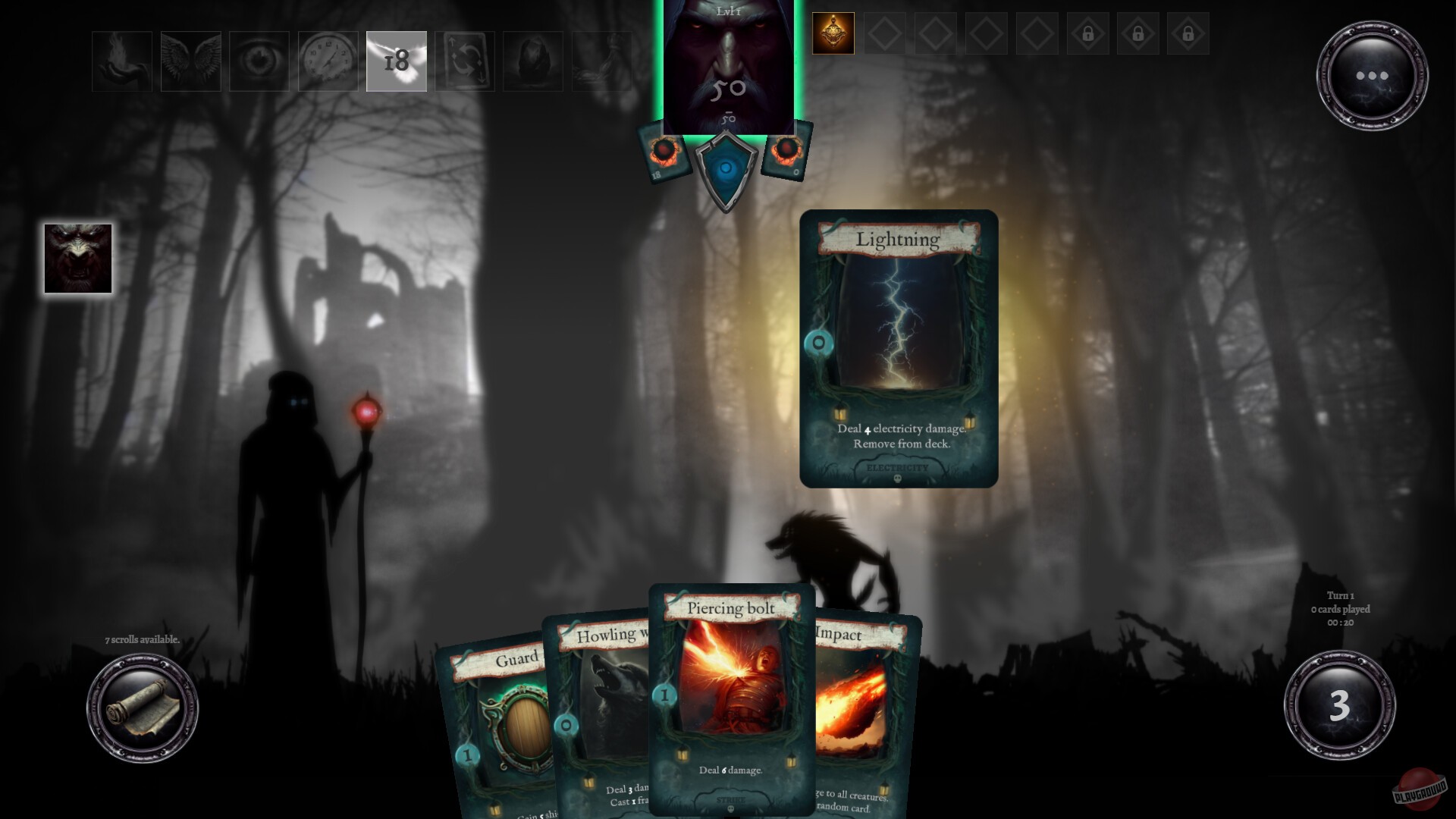The height and width of the screenshot is (819, 1456).
Task: Select the card reshuffle icon
Action: point(464,61)
